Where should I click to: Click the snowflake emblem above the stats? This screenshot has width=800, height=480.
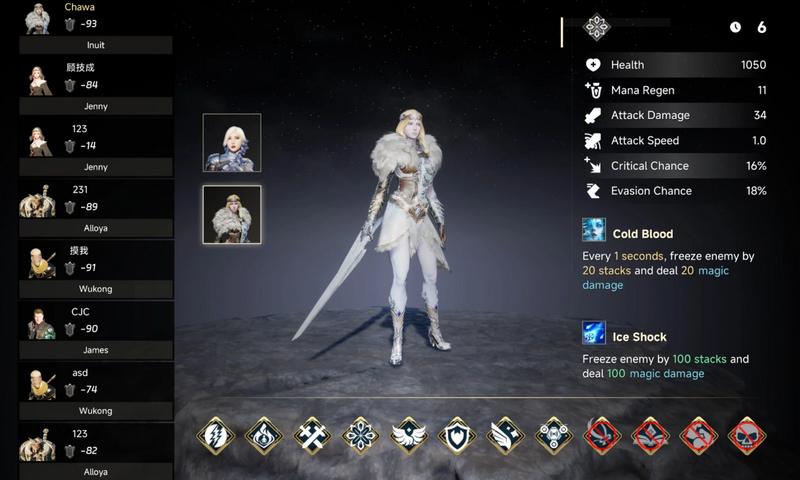pos(597,28)
